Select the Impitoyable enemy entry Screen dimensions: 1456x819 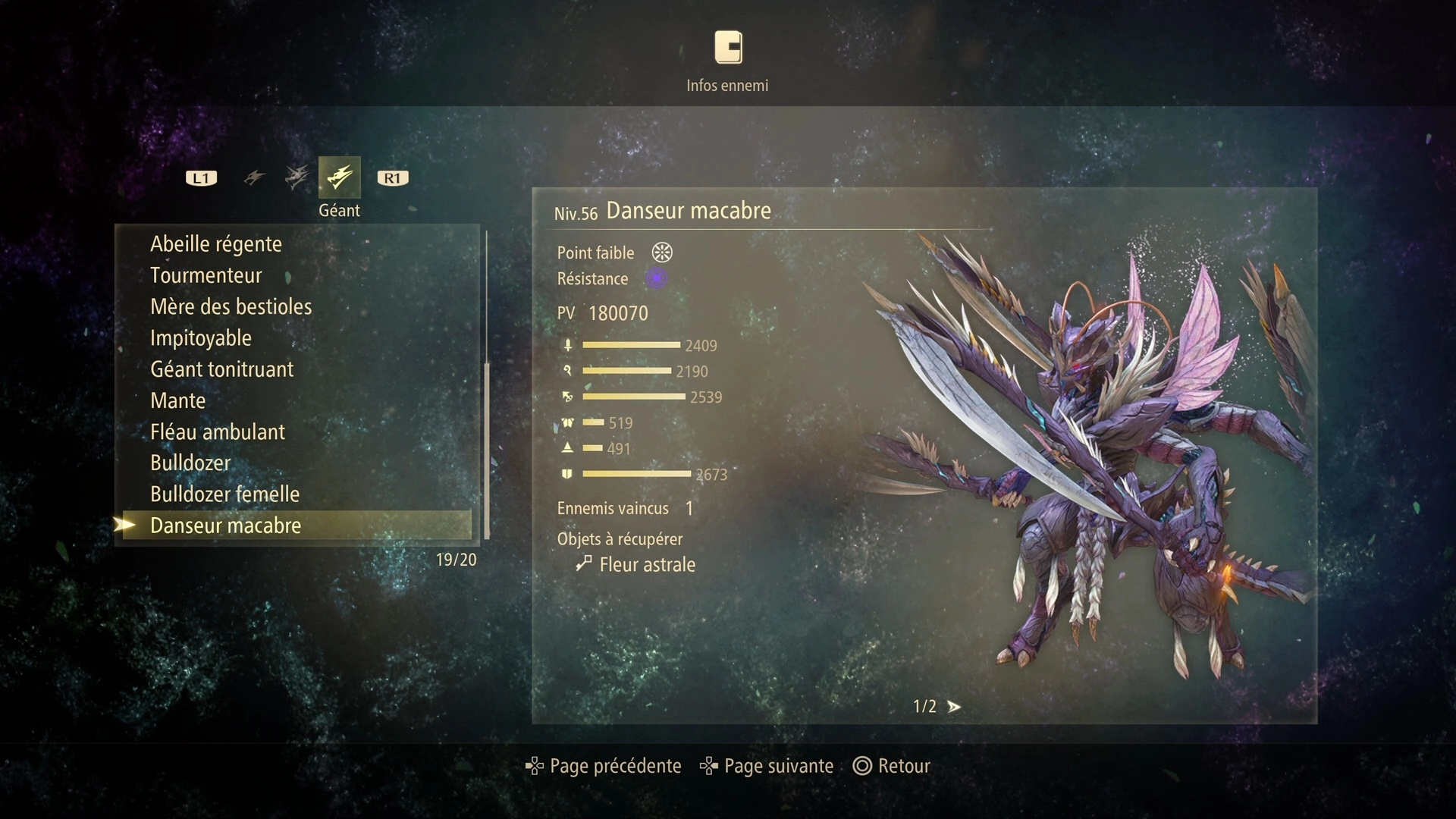[x=201, y=338]
